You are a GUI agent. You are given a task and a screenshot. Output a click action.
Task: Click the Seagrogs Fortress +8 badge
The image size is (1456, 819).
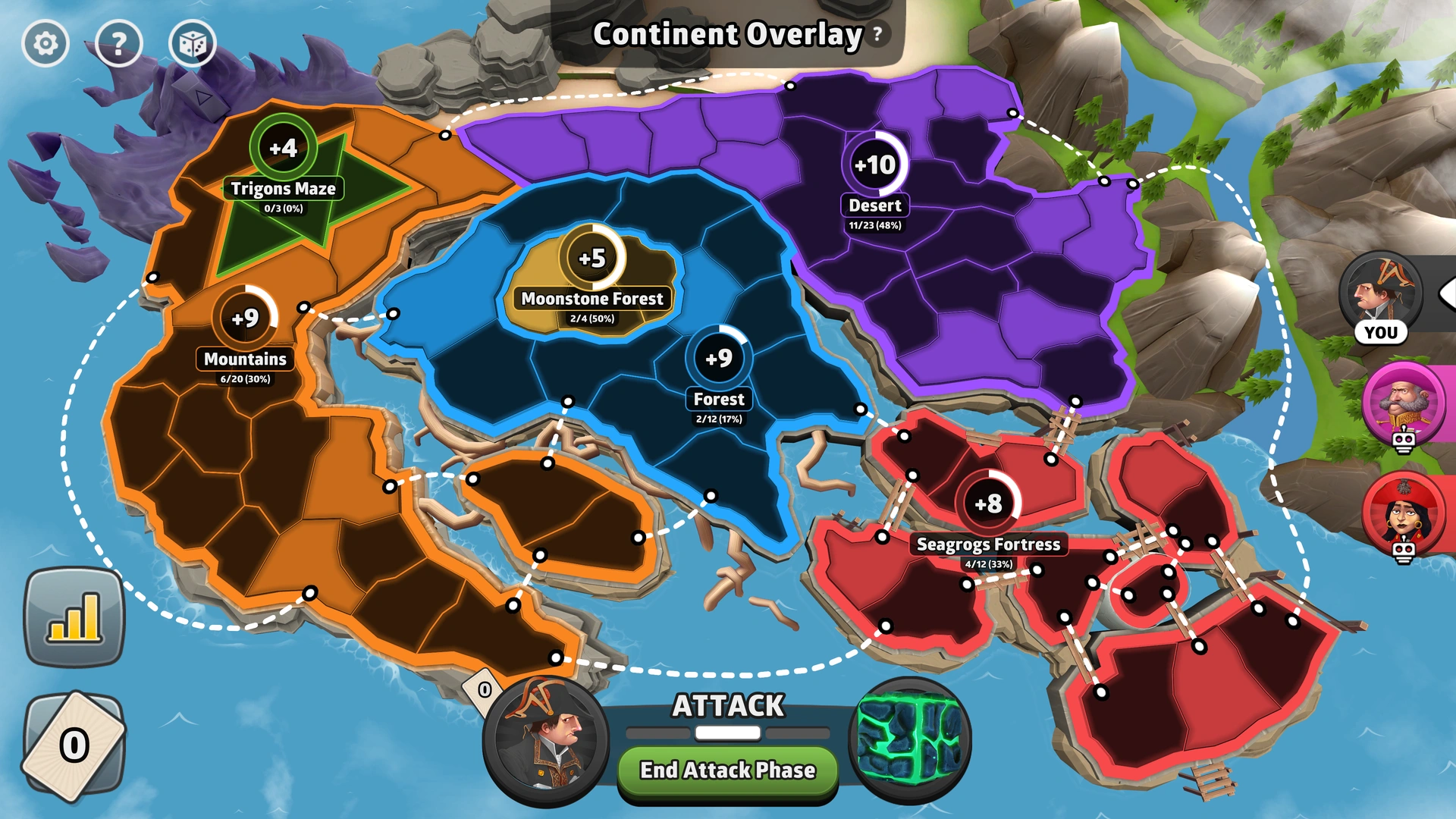(987, 502)
